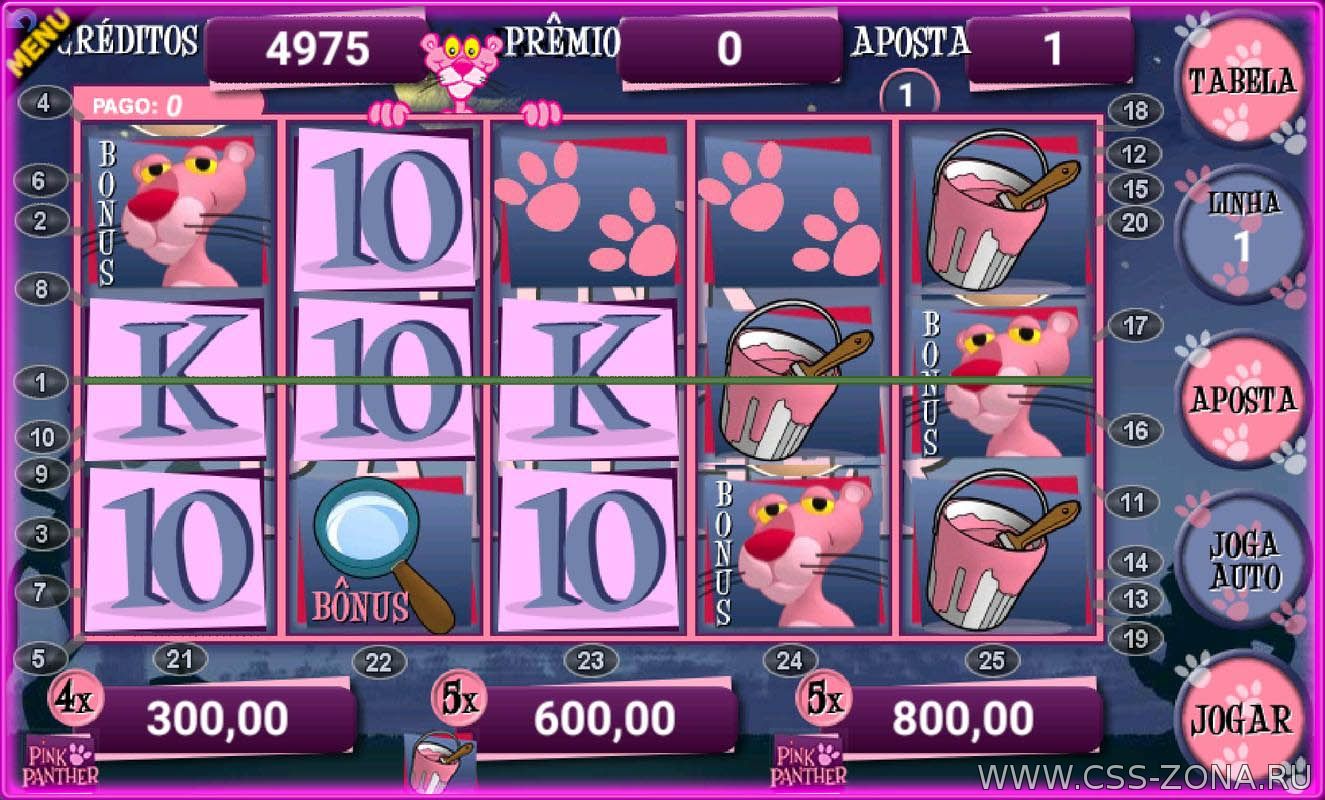Select payline marker number 21
1325x800 pixels.
tap(179, 660)
